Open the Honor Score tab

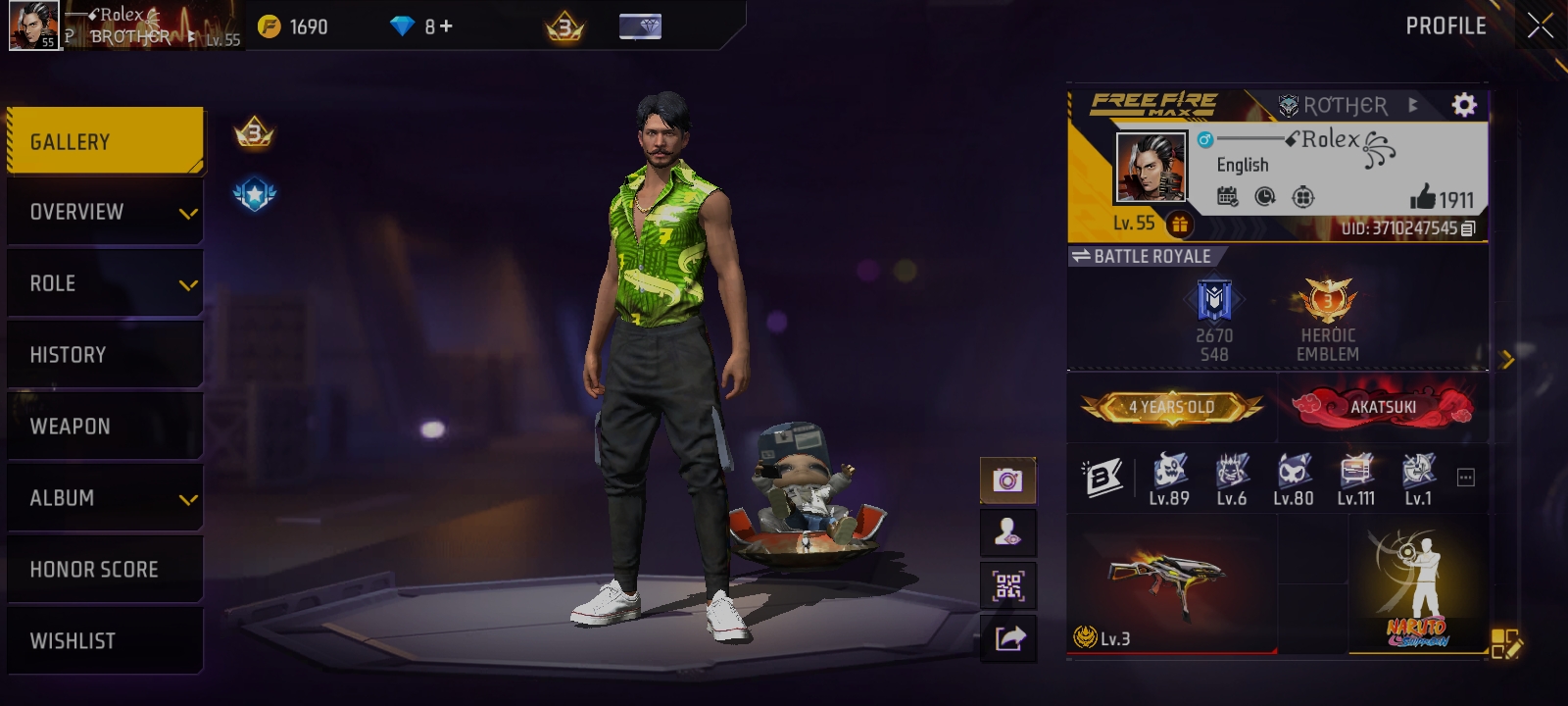tap(105, 569)
